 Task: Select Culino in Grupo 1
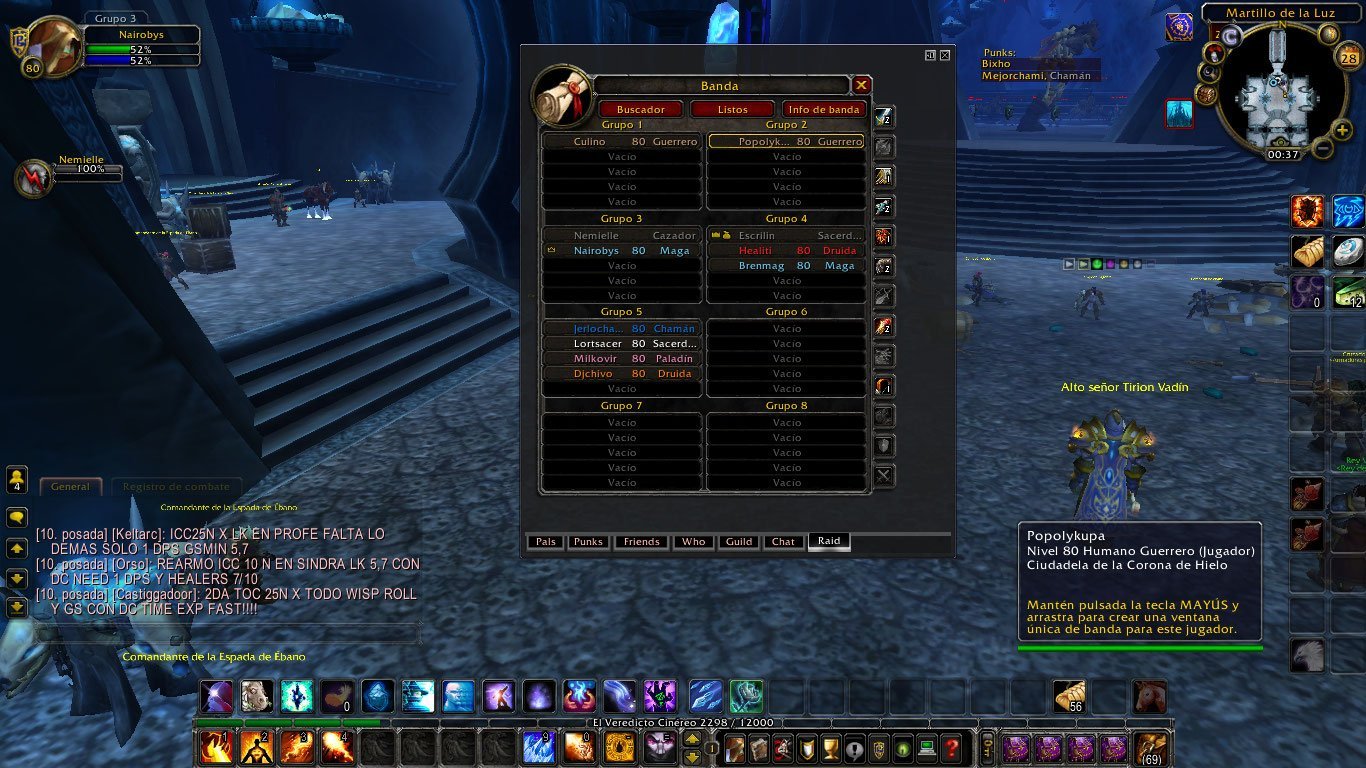(621, 142)
